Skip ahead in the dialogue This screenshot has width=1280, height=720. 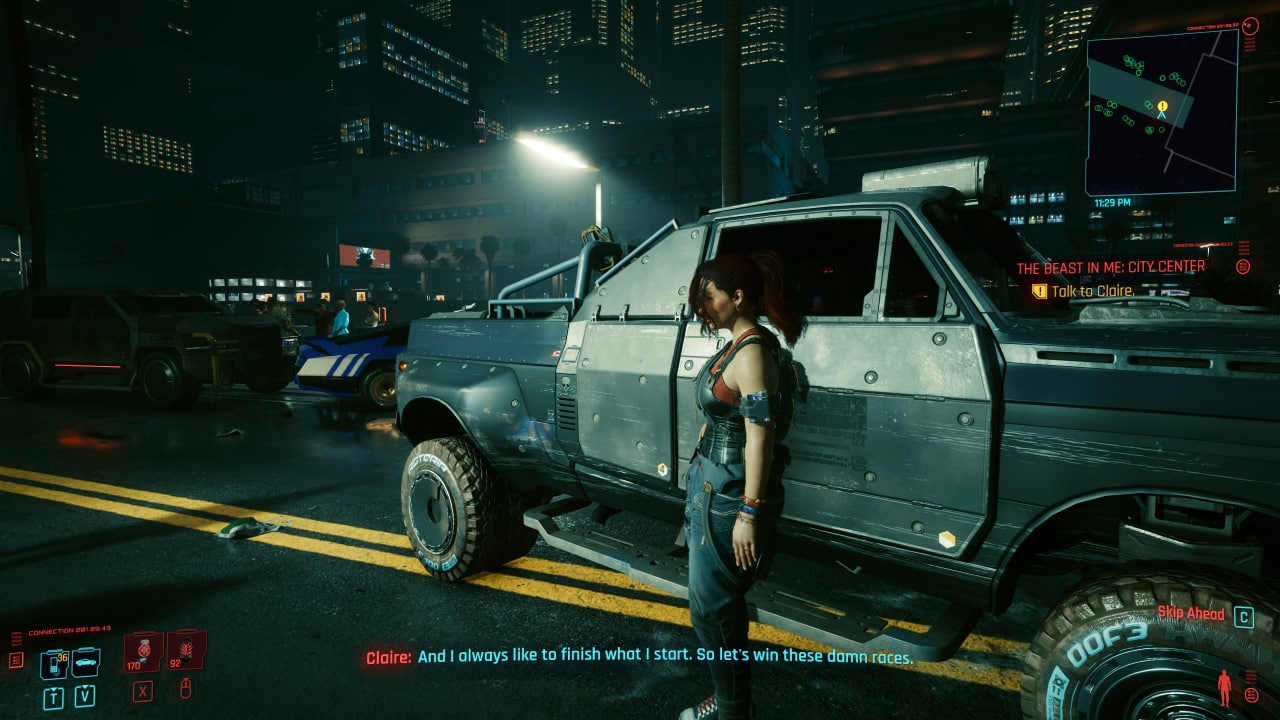click(1243, 616)
